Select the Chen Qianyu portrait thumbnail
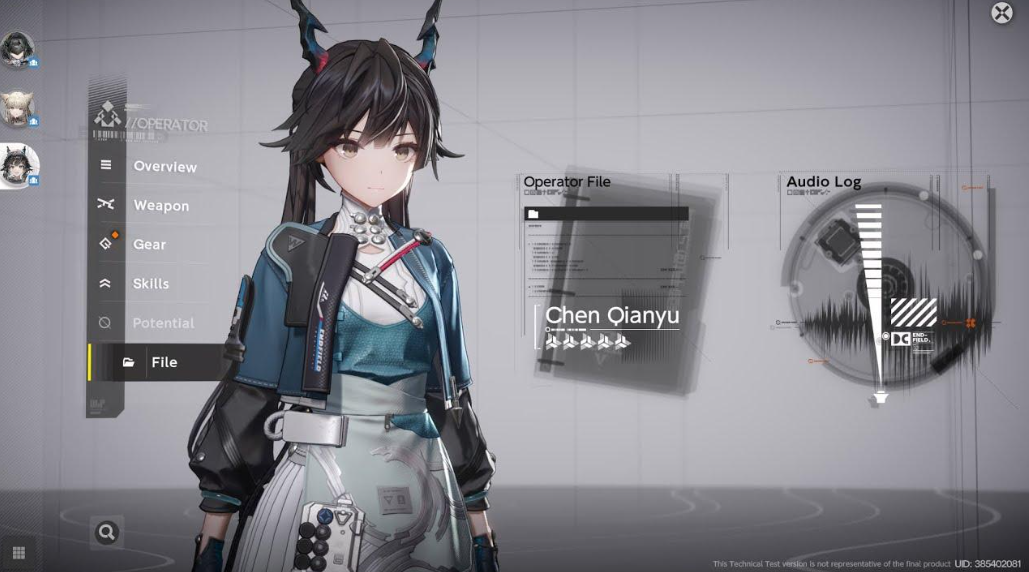Viewport: 1029px width, 572px height. tap(18, 165)
